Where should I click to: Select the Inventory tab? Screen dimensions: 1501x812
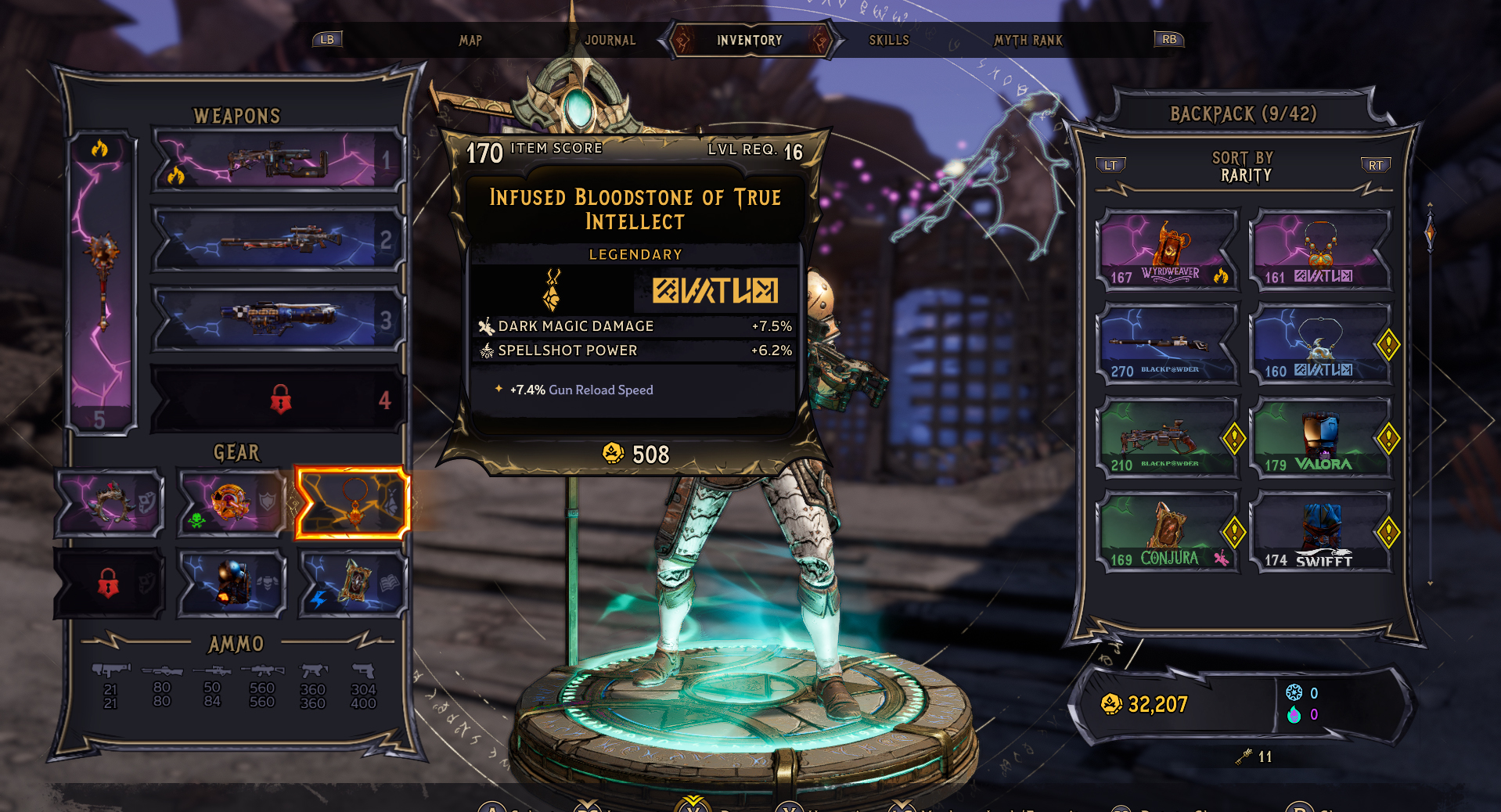point(749,40)
